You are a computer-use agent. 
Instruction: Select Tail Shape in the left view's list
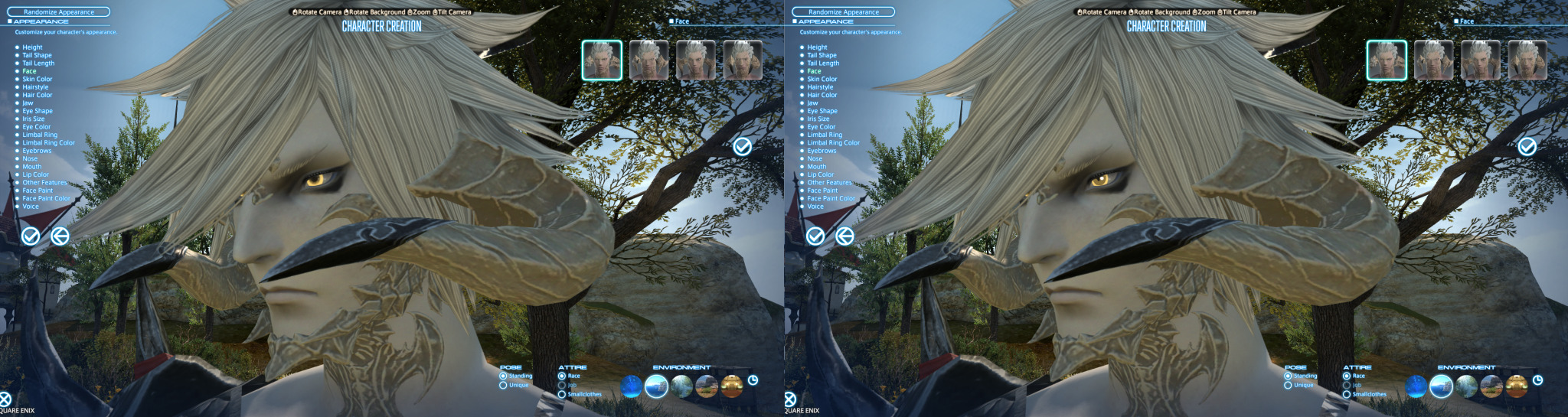[37, 55]
